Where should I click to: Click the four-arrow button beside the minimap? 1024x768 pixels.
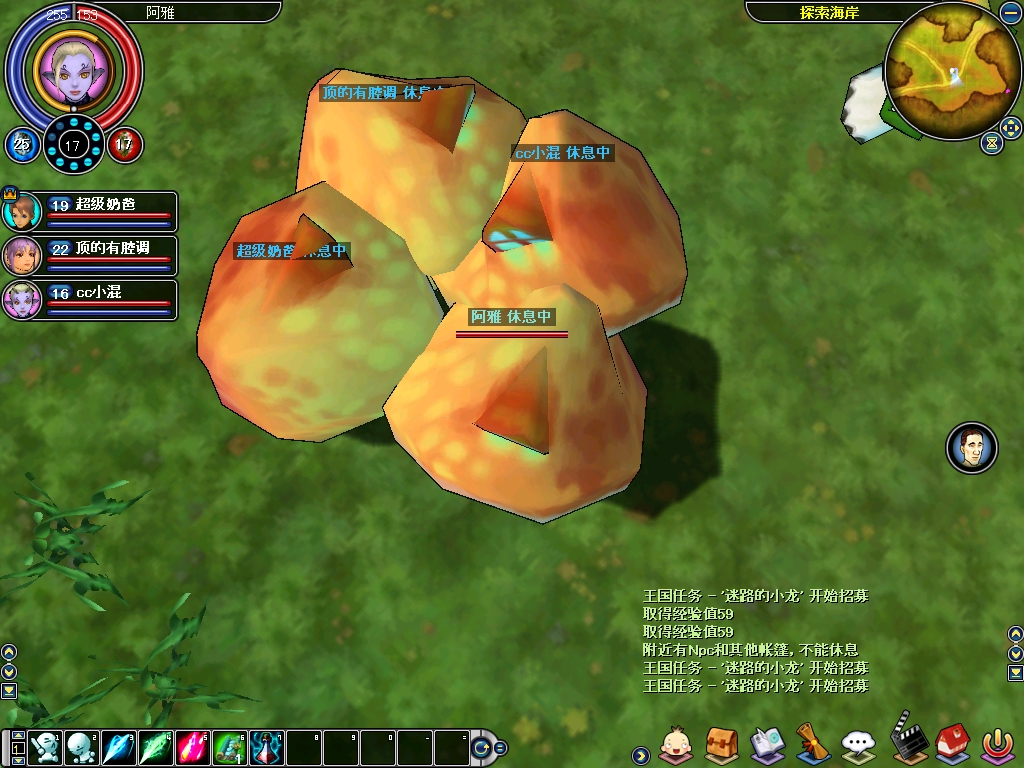pyautogui.click(x=1010, y=128)
